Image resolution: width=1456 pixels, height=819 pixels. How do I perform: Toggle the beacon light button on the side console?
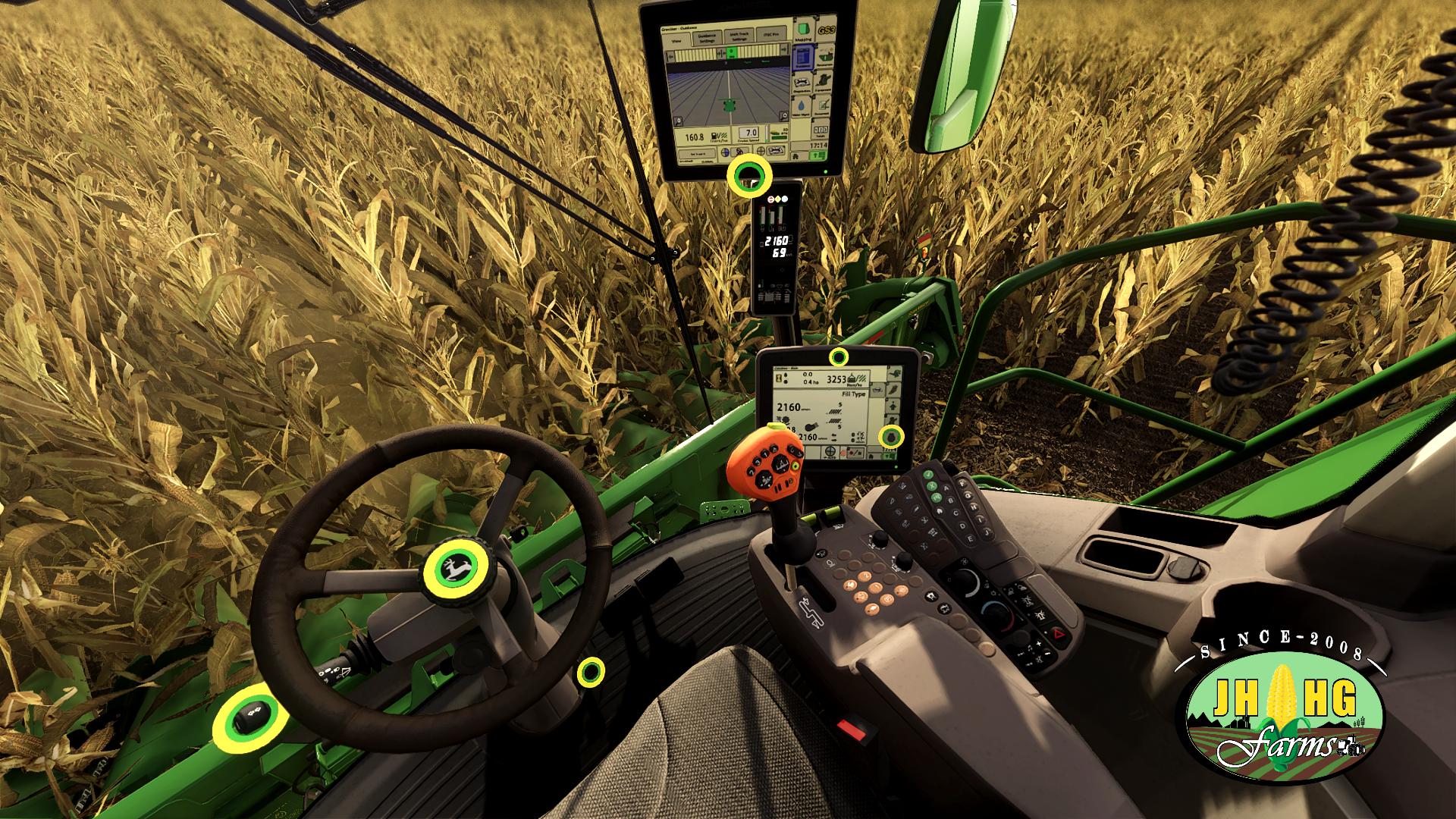tap(1039, 614)
